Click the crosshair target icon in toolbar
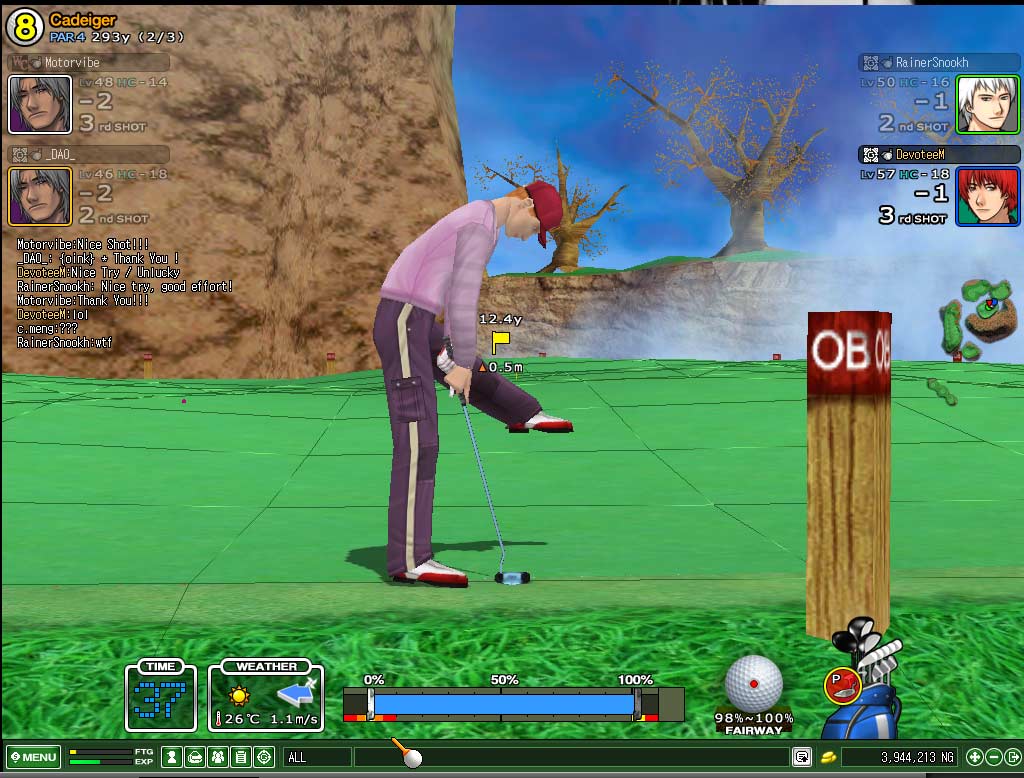 coord(264,757)
